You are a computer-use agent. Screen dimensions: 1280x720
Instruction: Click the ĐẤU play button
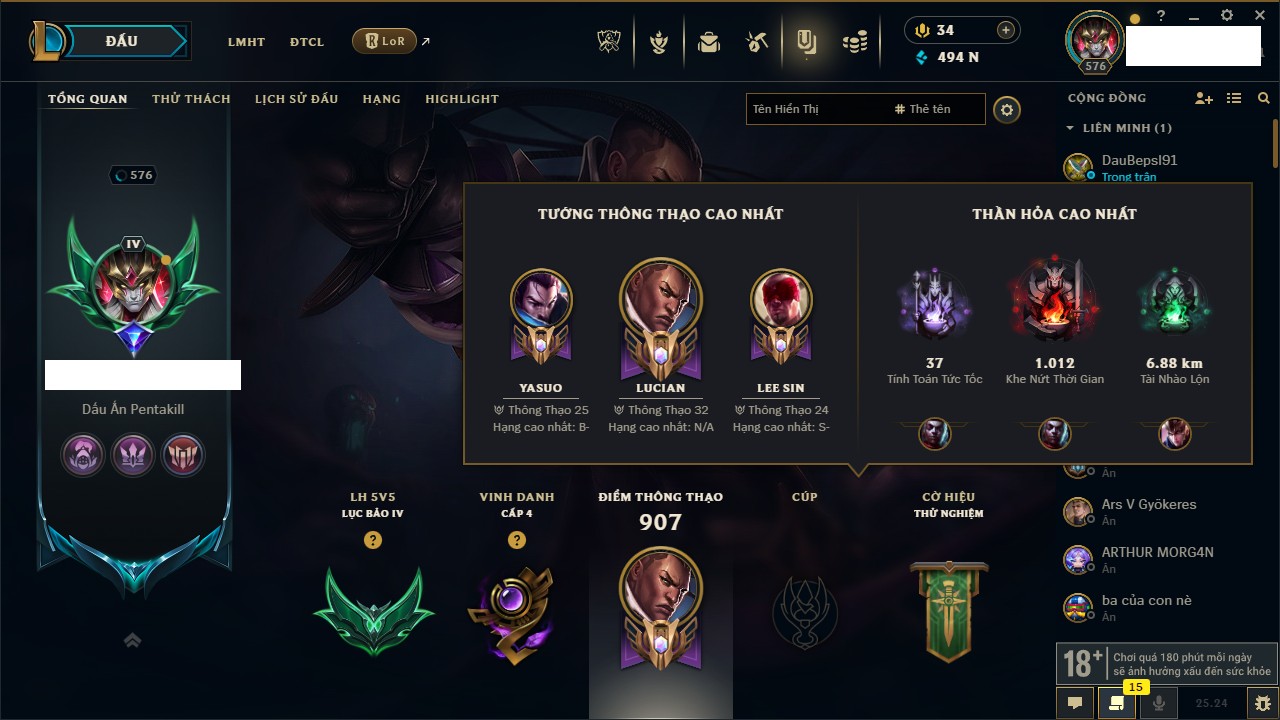(x=121, y=41)
